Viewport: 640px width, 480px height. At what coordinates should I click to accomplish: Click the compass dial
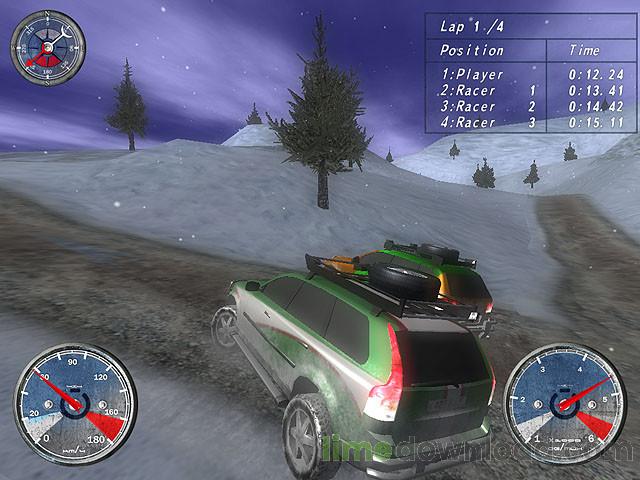(47, 46)
